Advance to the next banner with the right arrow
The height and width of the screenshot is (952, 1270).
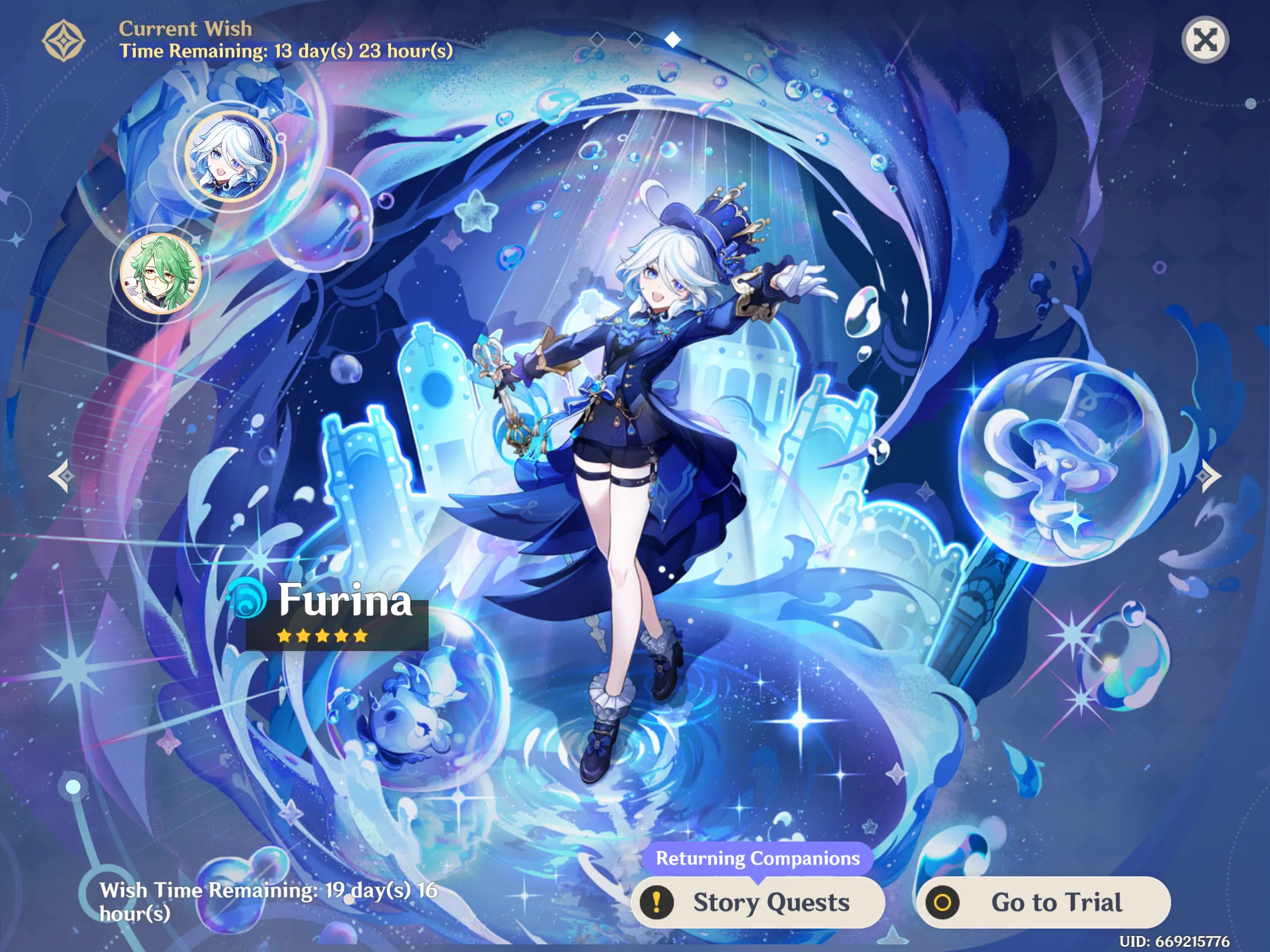click(x=1209, y=475)
